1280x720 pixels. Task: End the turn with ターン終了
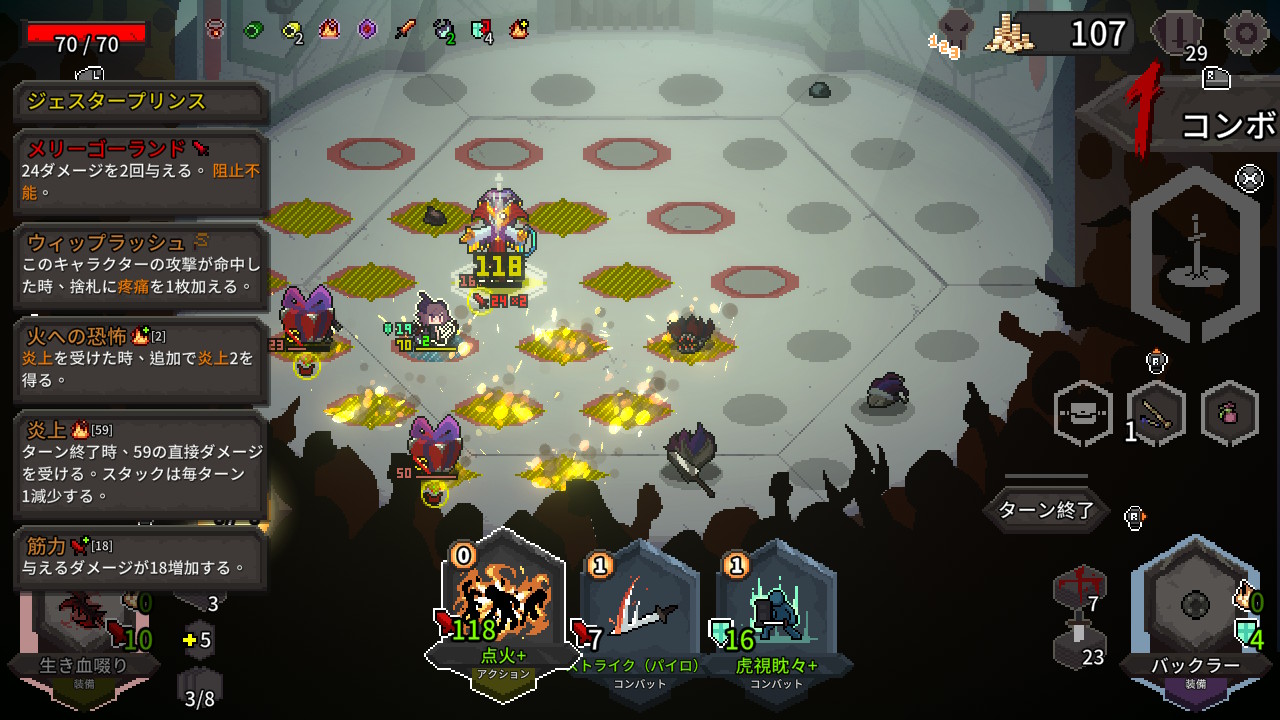tap(1046, 510)
